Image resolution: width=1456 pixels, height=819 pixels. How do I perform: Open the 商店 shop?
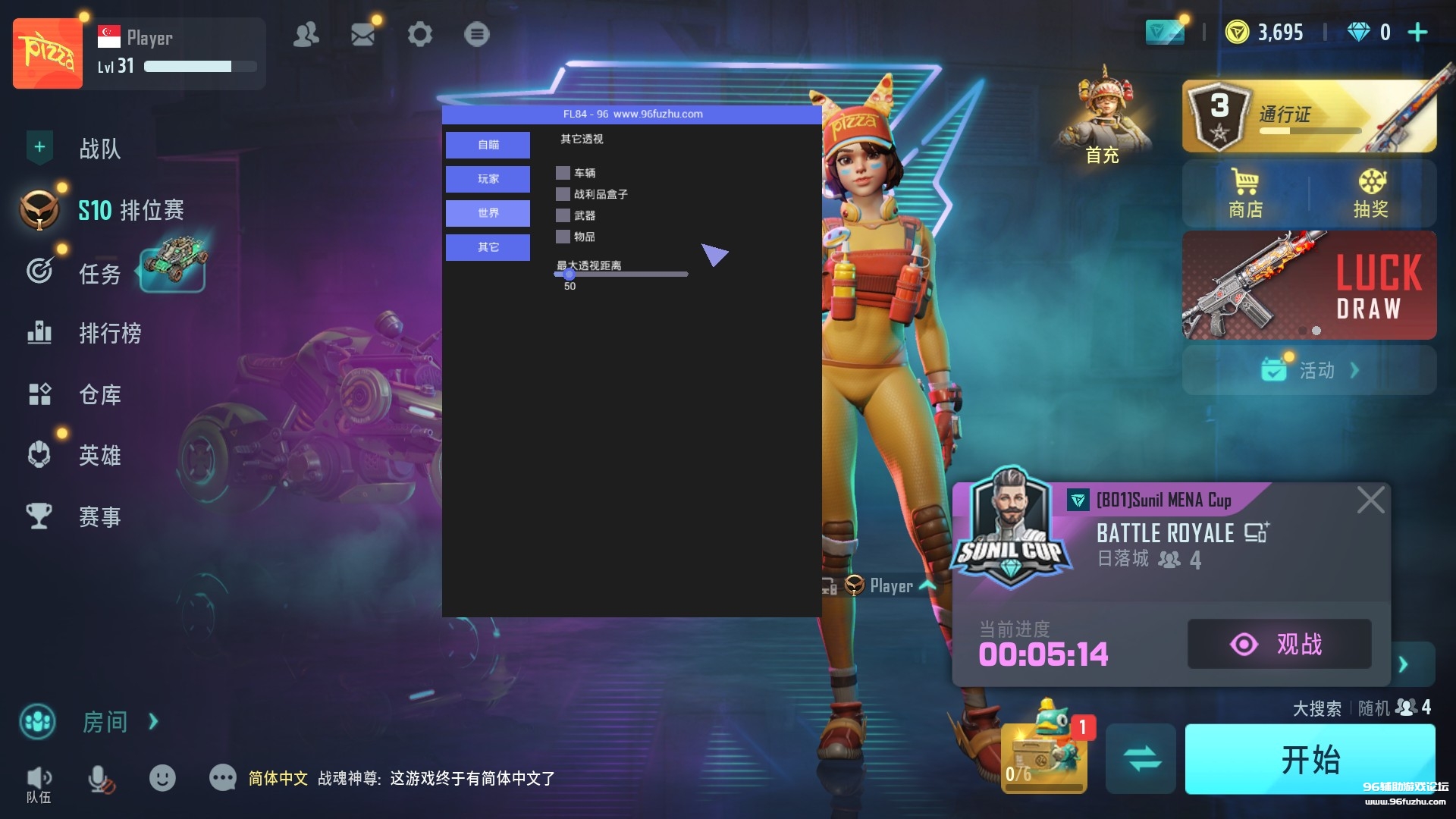point(1245,193)
